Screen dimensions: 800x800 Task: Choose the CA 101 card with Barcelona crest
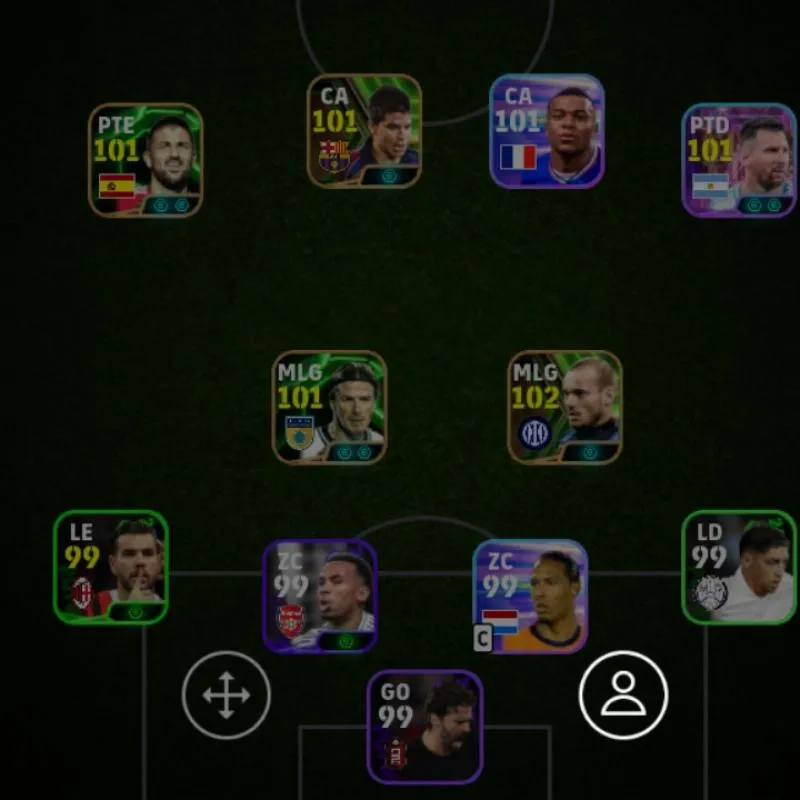coord(364,131)
